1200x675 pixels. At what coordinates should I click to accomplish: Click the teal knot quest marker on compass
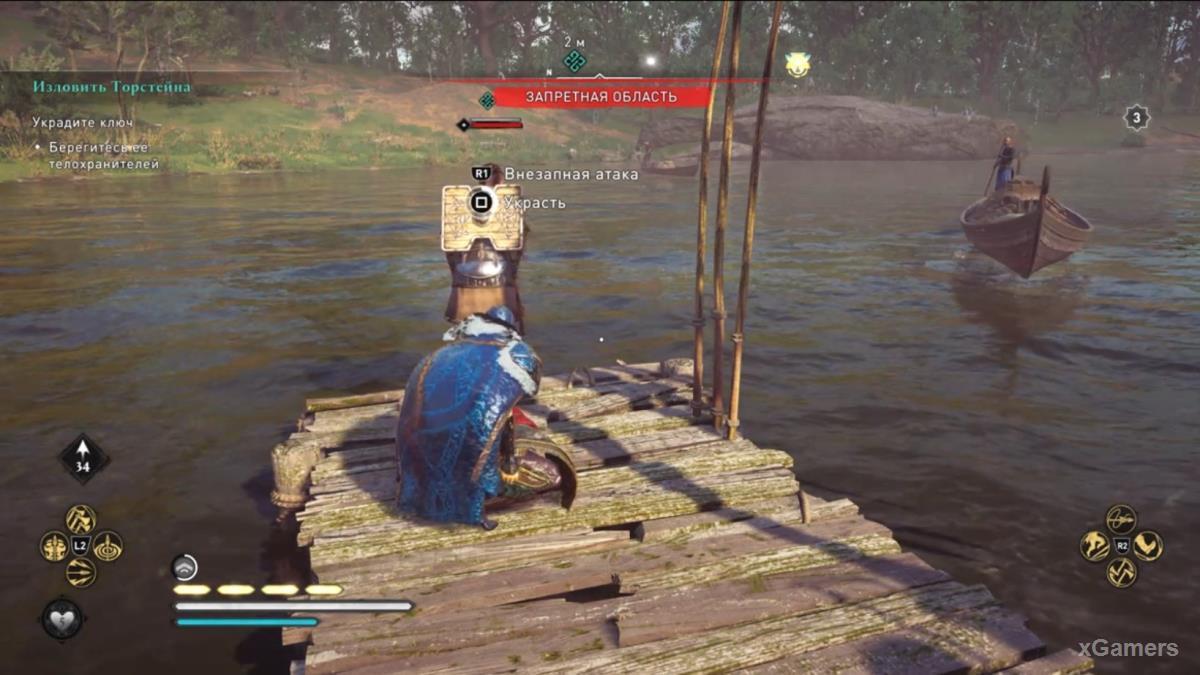pyautogui.click(x=574, y=61)
